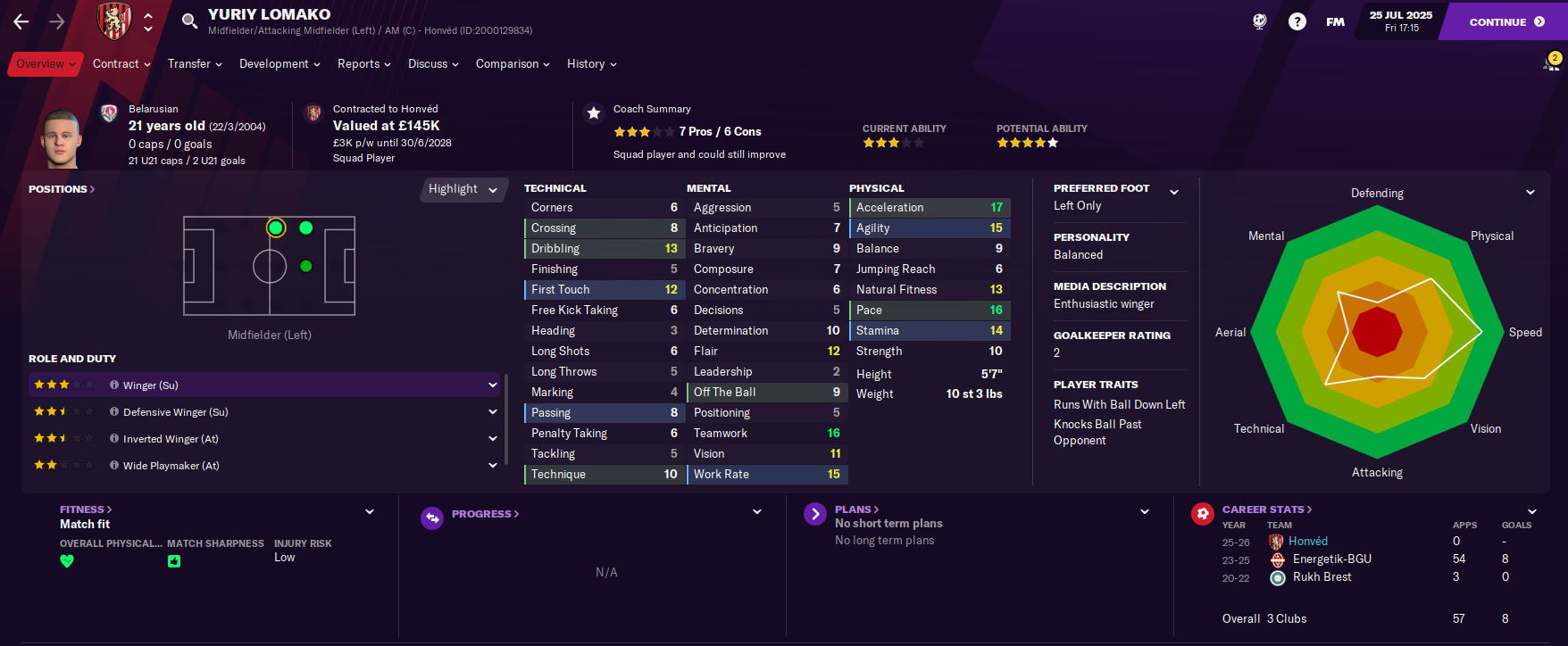Open the History menu
The image size is (1568, 646).
click(591, 64)
